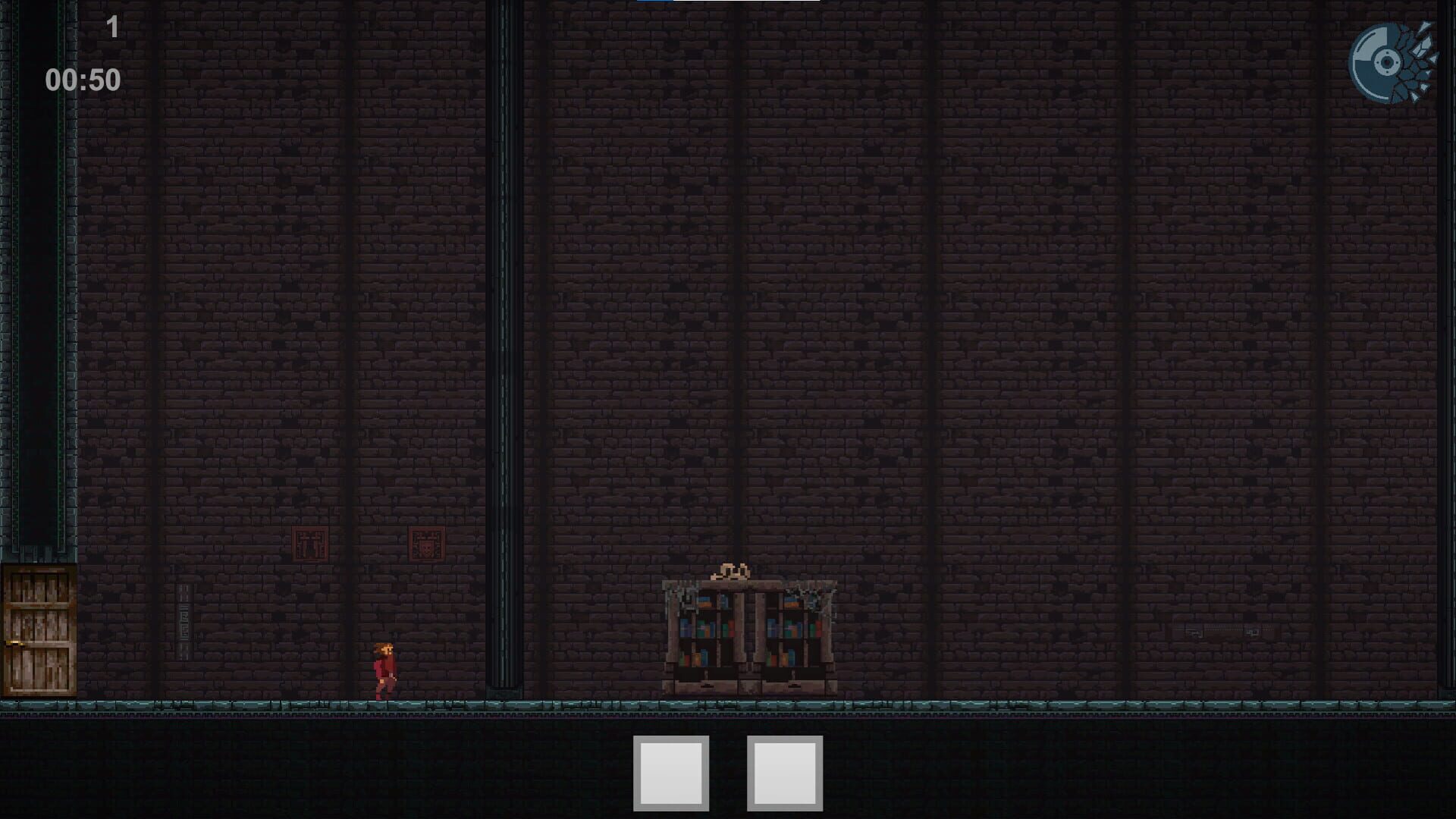Click the skull ornament atop the bookshelf
Screen dimensions: 1456x819
pos(731,570)
